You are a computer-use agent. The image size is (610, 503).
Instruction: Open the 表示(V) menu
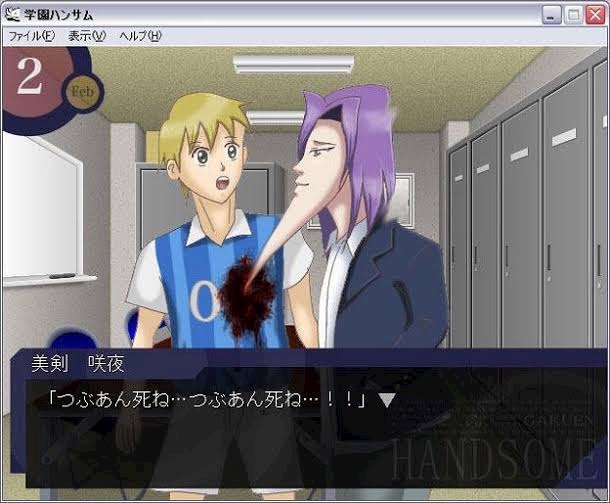click(x=86, y=36)
